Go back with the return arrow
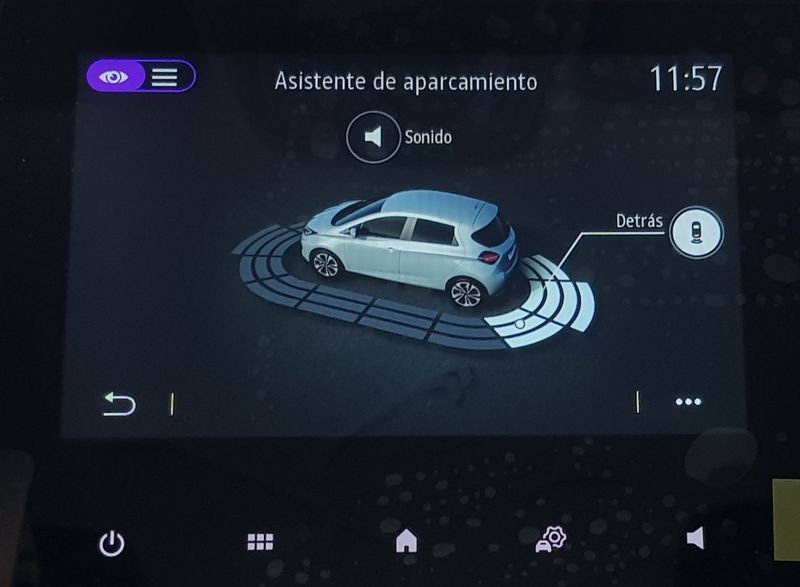 (x=119, y=403)
